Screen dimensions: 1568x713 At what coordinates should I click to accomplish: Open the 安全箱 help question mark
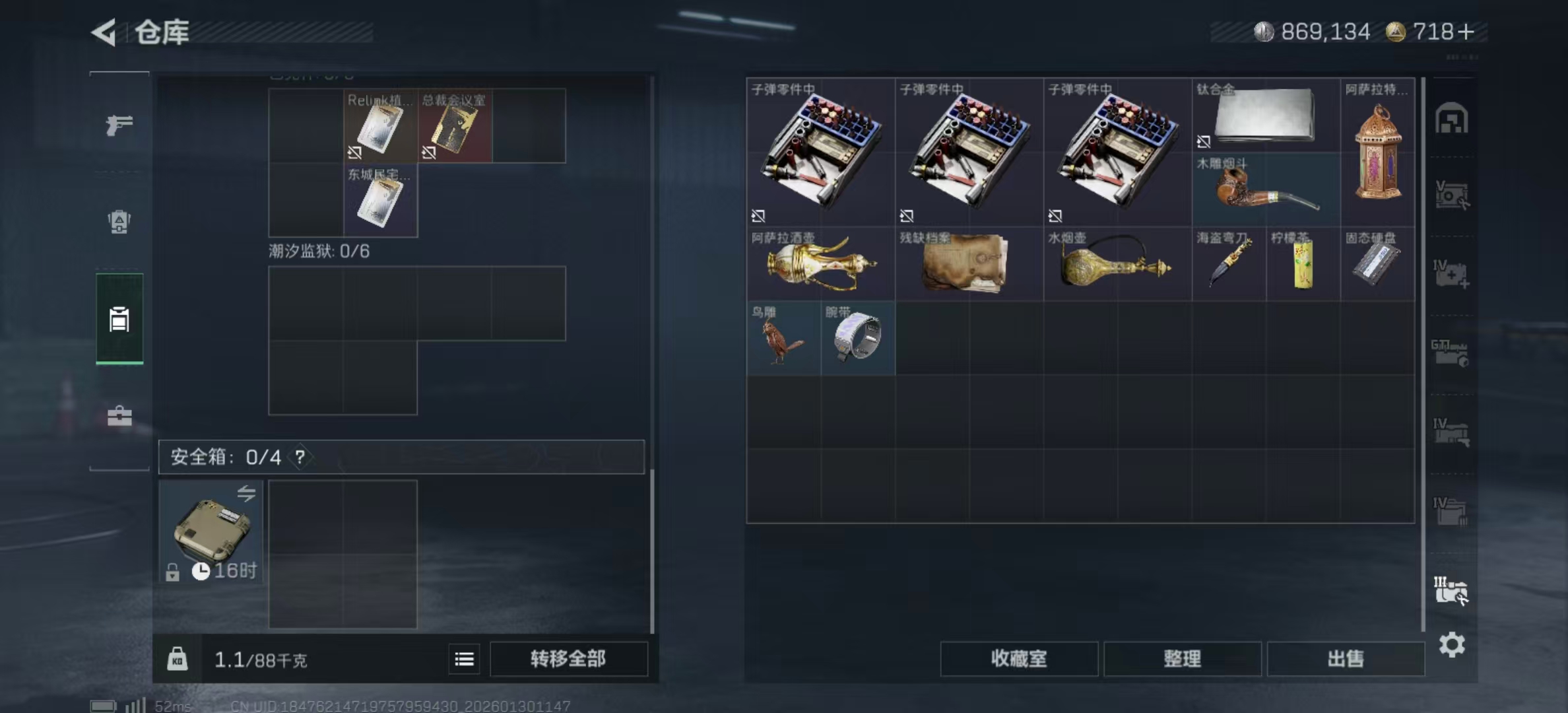coord(301,456)
